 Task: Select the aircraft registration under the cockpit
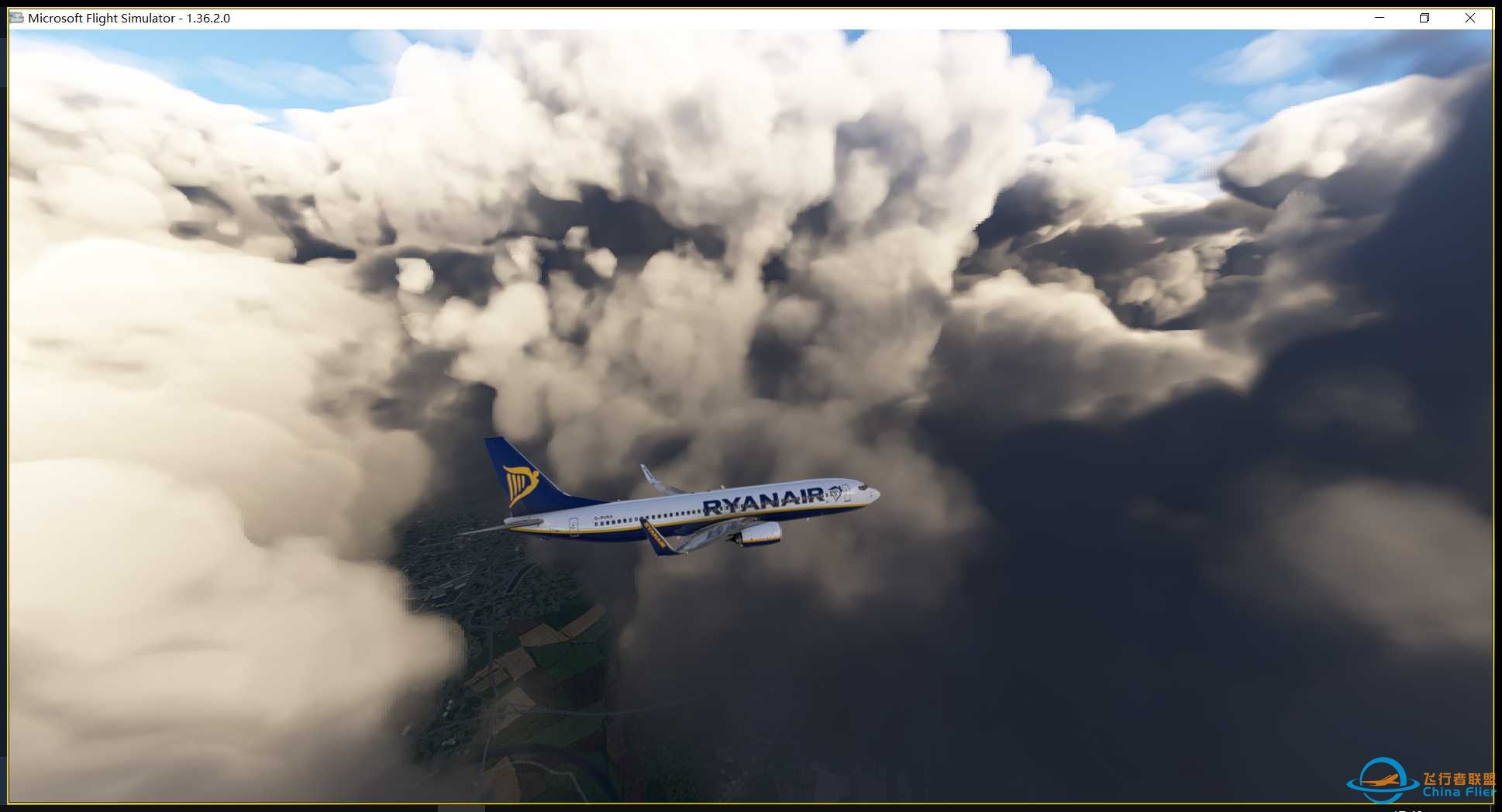pyautogui.click(x=605, y=517)
